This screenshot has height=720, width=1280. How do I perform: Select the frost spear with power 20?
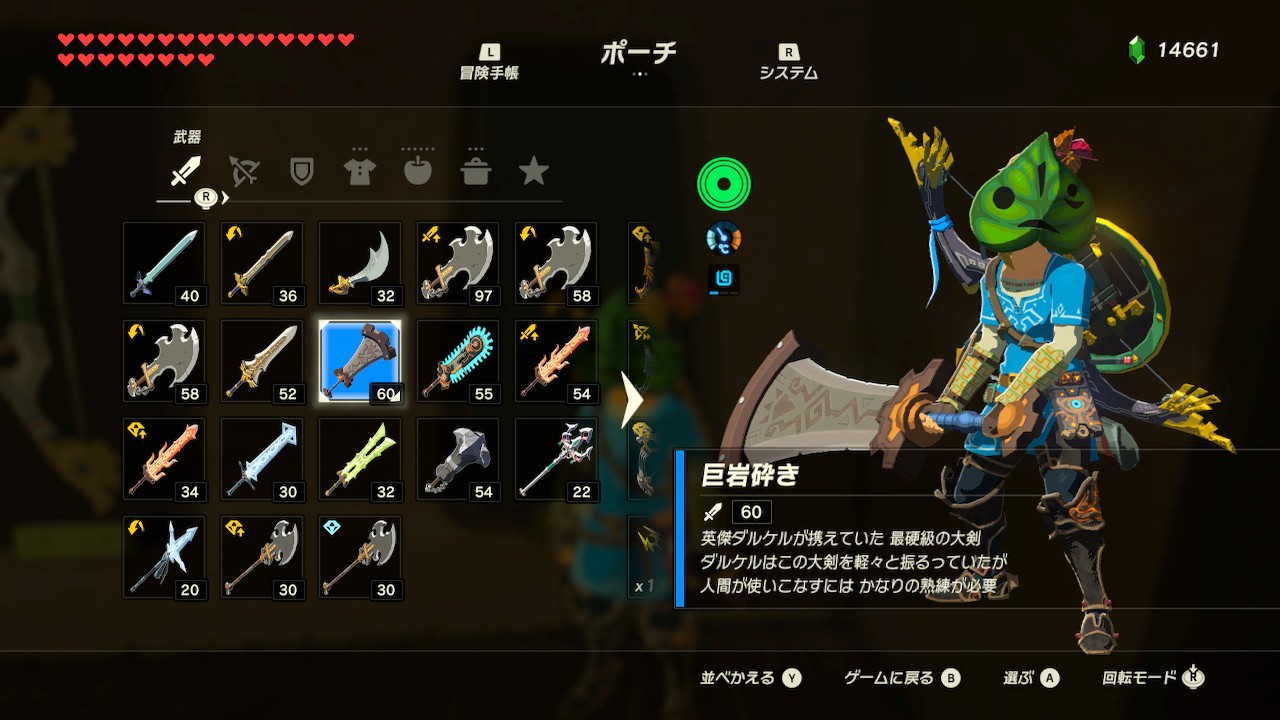coord(164,557)
